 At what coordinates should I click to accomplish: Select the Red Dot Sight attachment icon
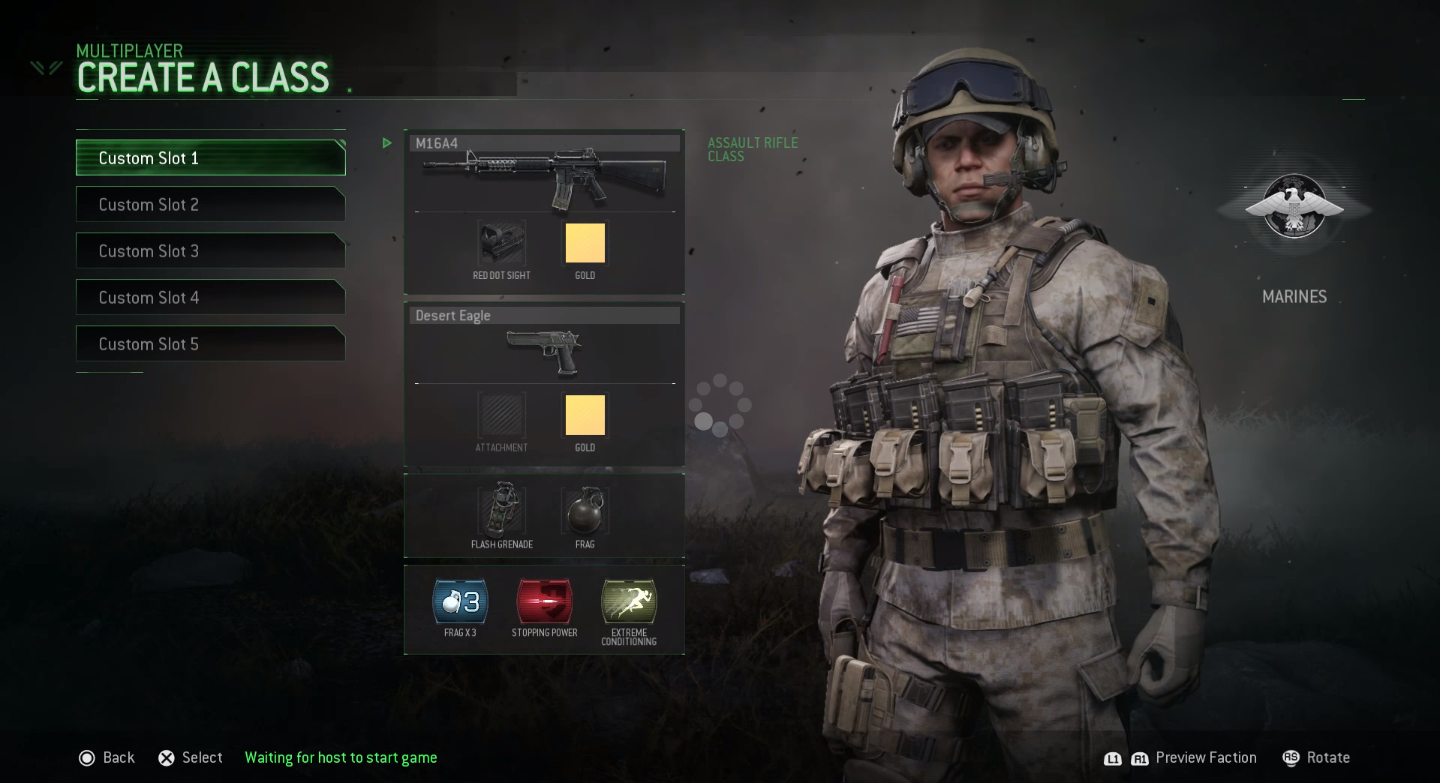pyautogui.click(x=500, y=243)
